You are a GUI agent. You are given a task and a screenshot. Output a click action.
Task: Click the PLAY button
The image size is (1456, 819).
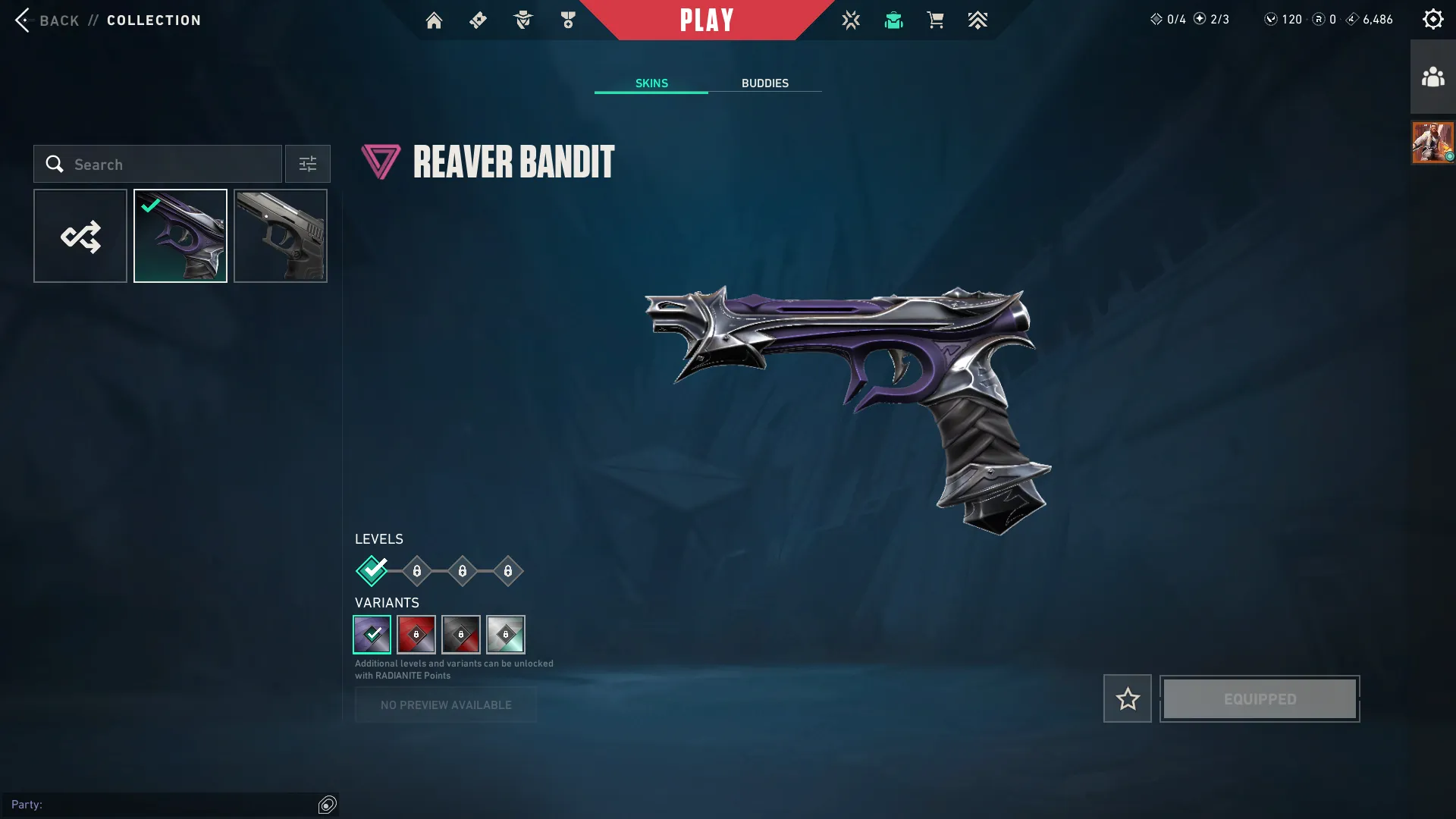[x=707, y=20]
